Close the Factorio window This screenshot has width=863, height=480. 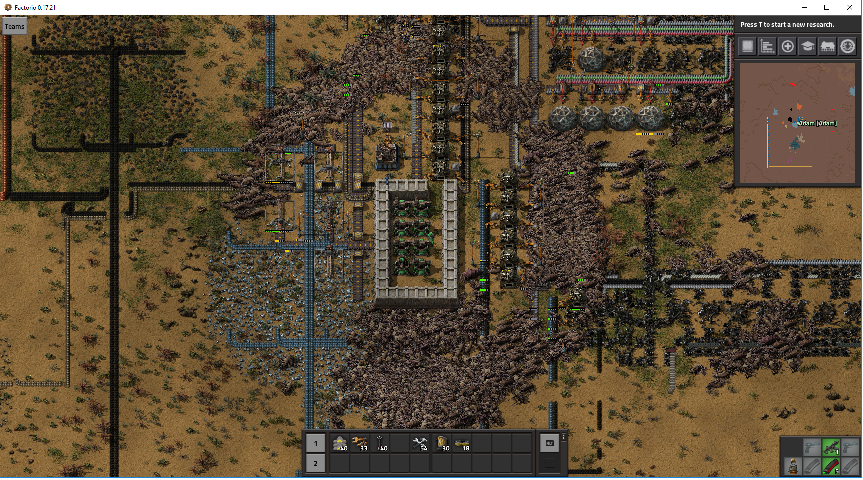847,7
